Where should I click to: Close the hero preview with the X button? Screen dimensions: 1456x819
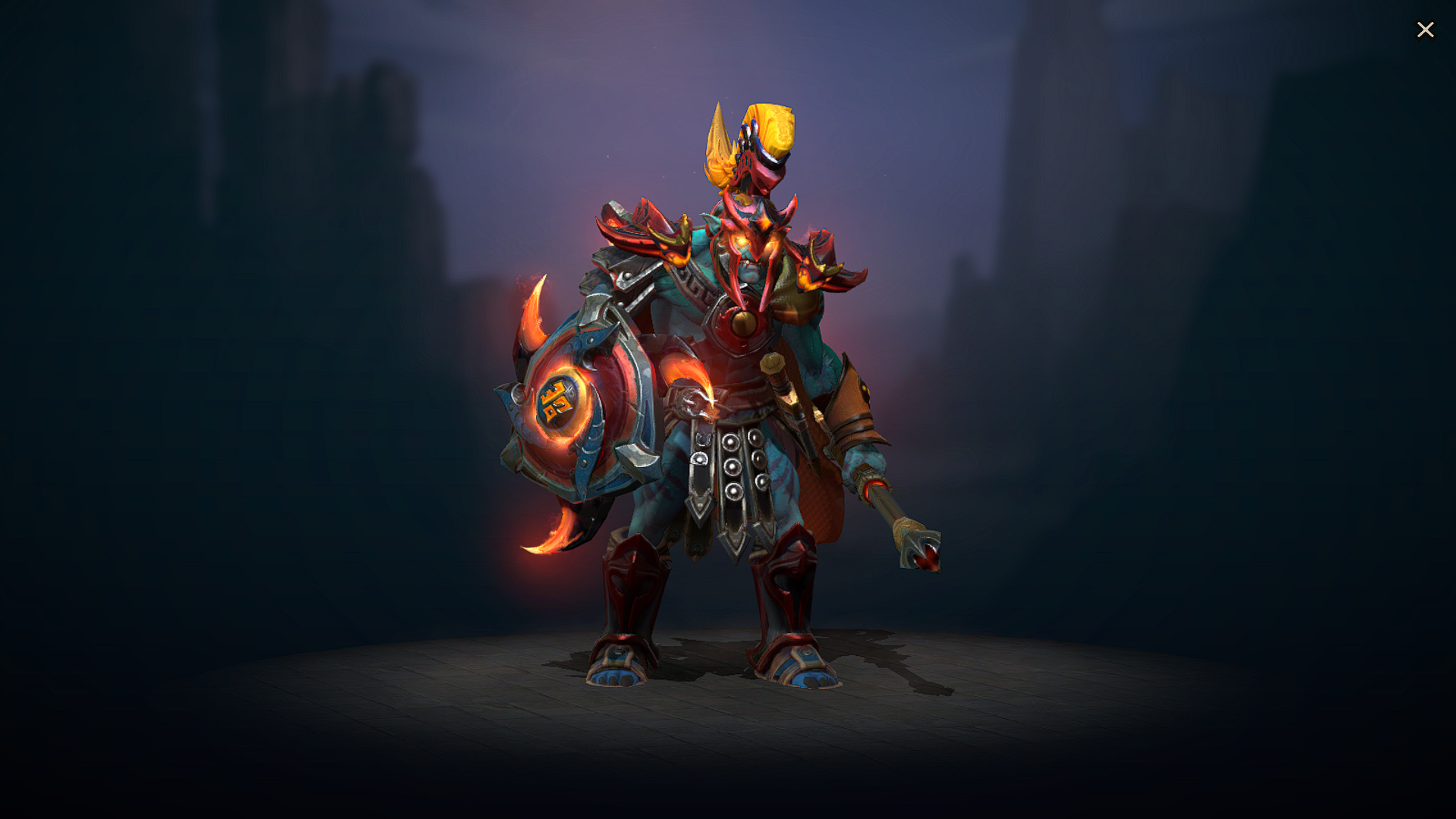[x=1426, y=29]
